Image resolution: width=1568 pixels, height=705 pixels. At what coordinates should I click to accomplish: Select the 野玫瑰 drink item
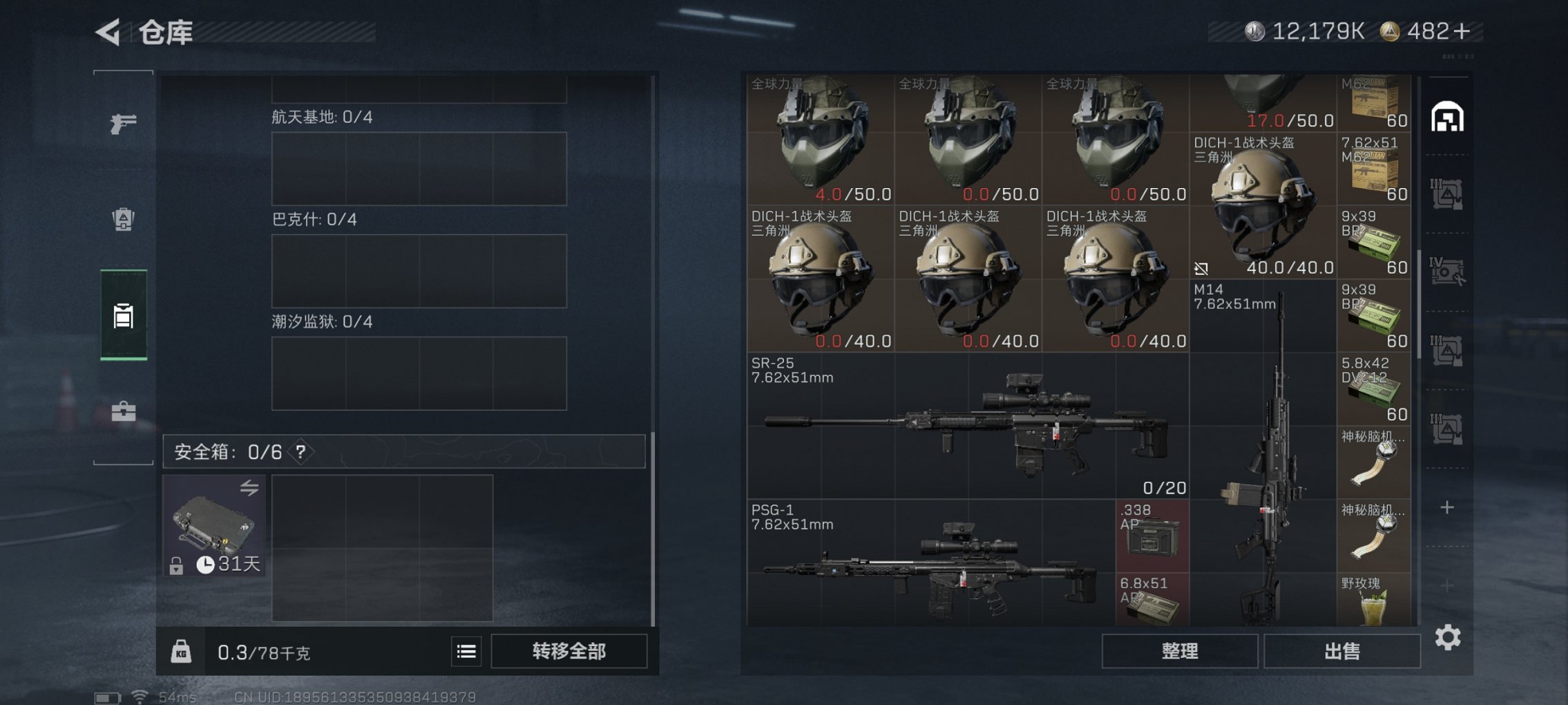(1373, 600)
